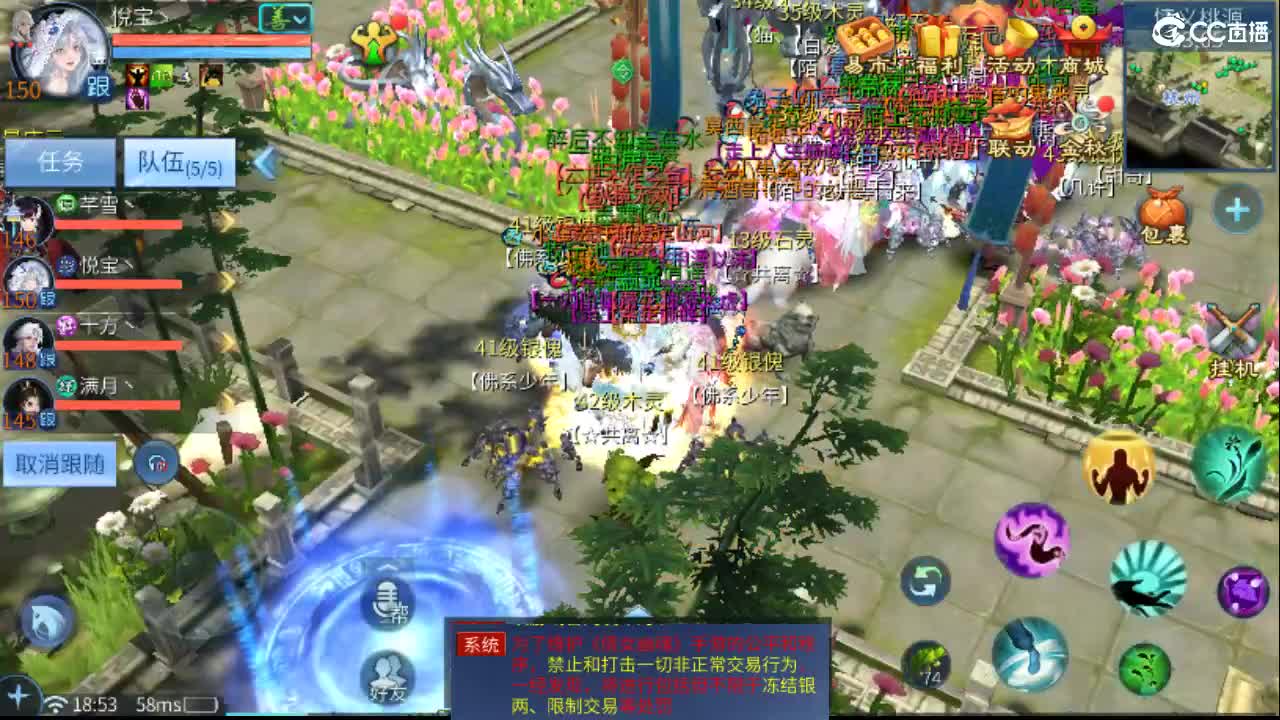This screenshot has height=720, width=1280.
Task: Tap the yellow meditation skill icon
Action: (1120, 467)
